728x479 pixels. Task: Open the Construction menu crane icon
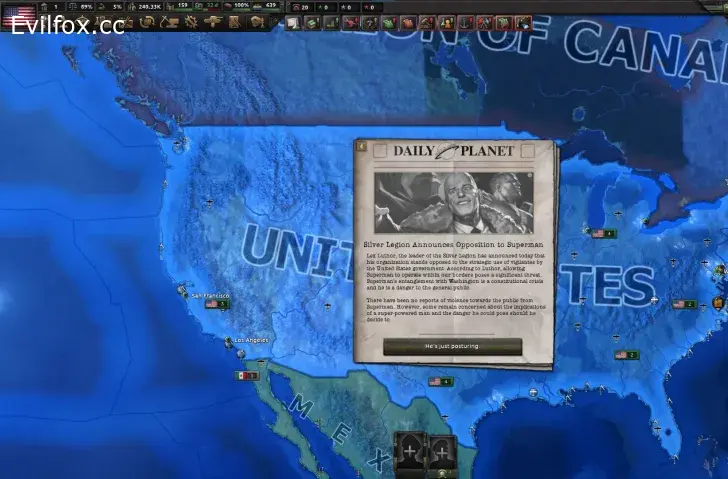(x=169, y=22)
